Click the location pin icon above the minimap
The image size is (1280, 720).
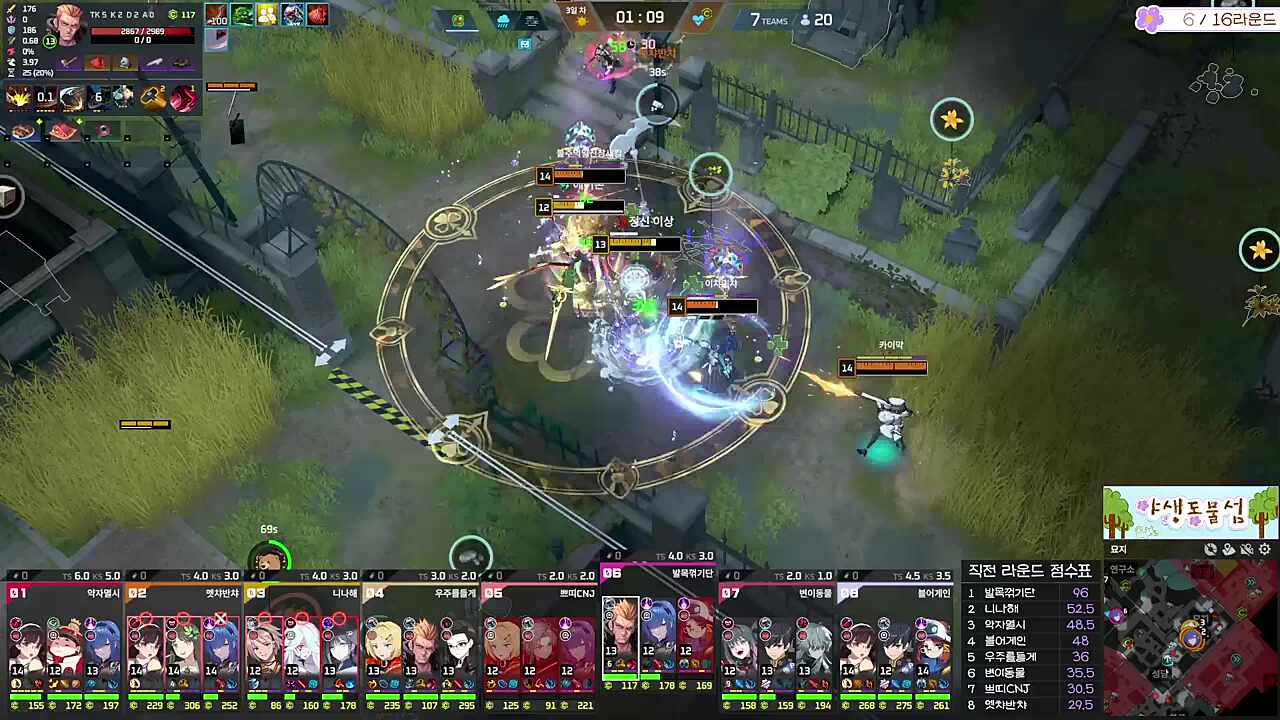[x=1227, y=549]
